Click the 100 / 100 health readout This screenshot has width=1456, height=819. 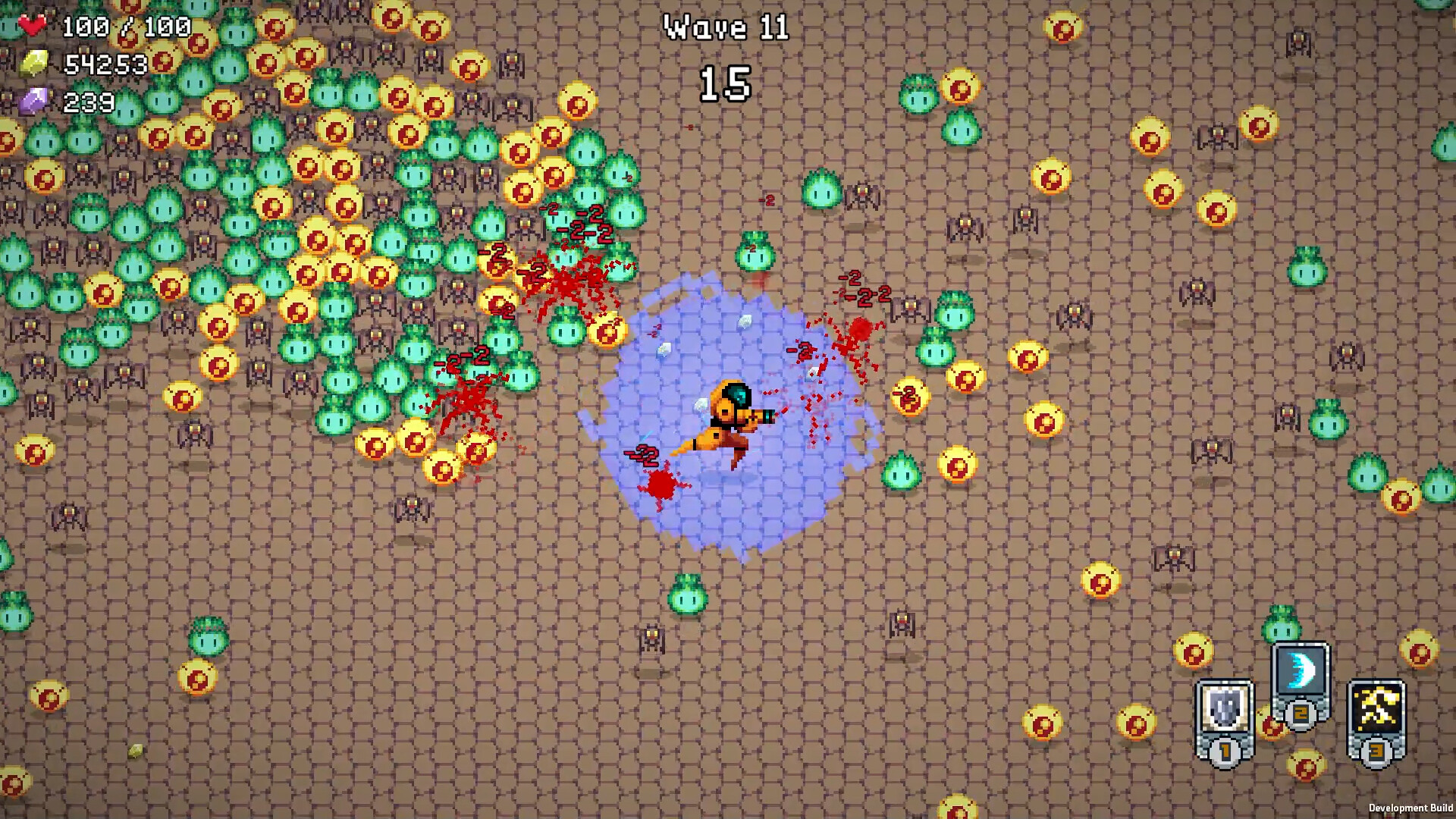click(129, 24)
